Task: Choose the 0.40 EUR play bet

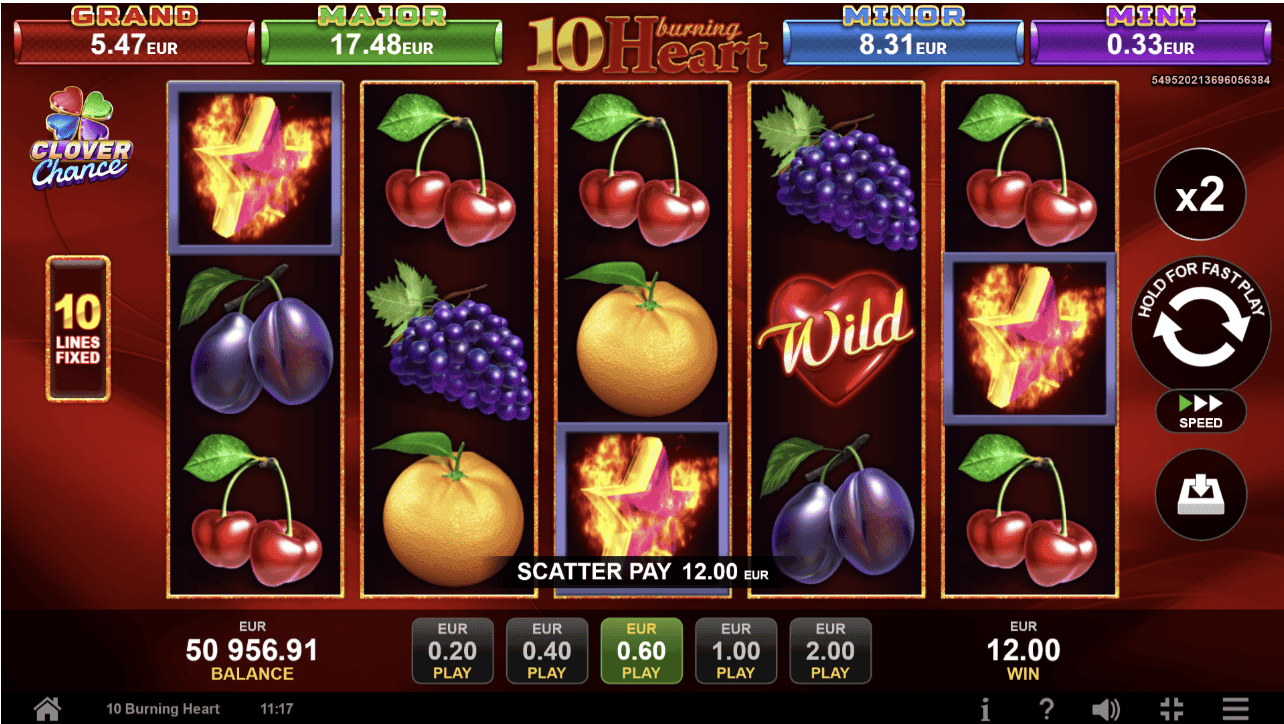Action: (547, 650)
